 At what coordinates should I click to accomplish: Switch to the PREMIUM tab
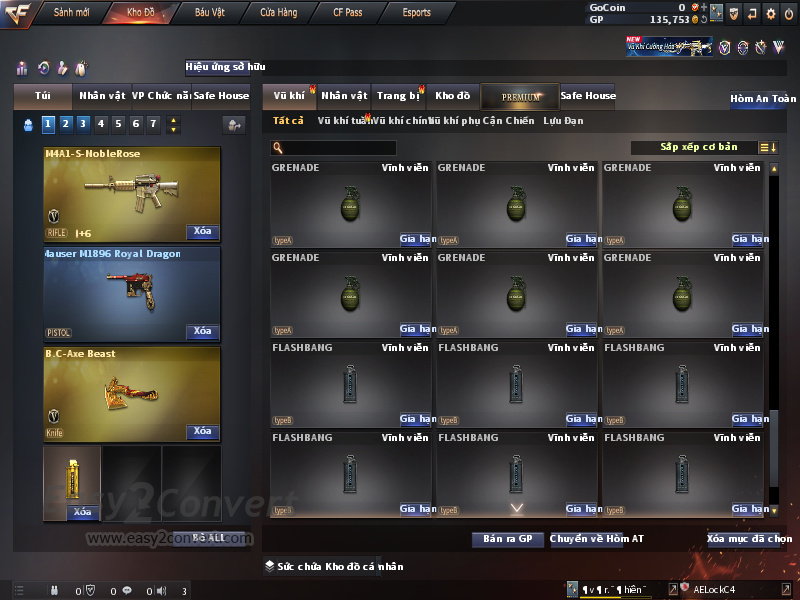tap(521, 97)
